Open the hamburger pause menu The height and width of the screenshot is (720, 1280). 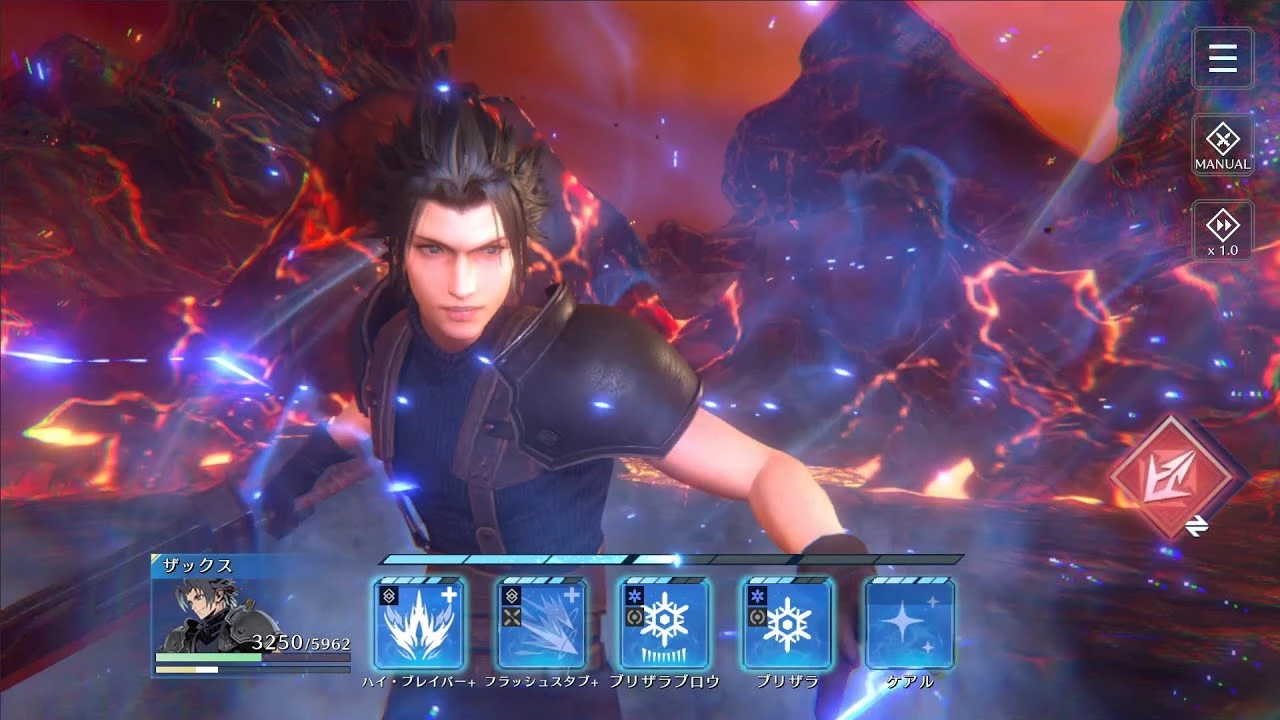(x=1222, y=58)
